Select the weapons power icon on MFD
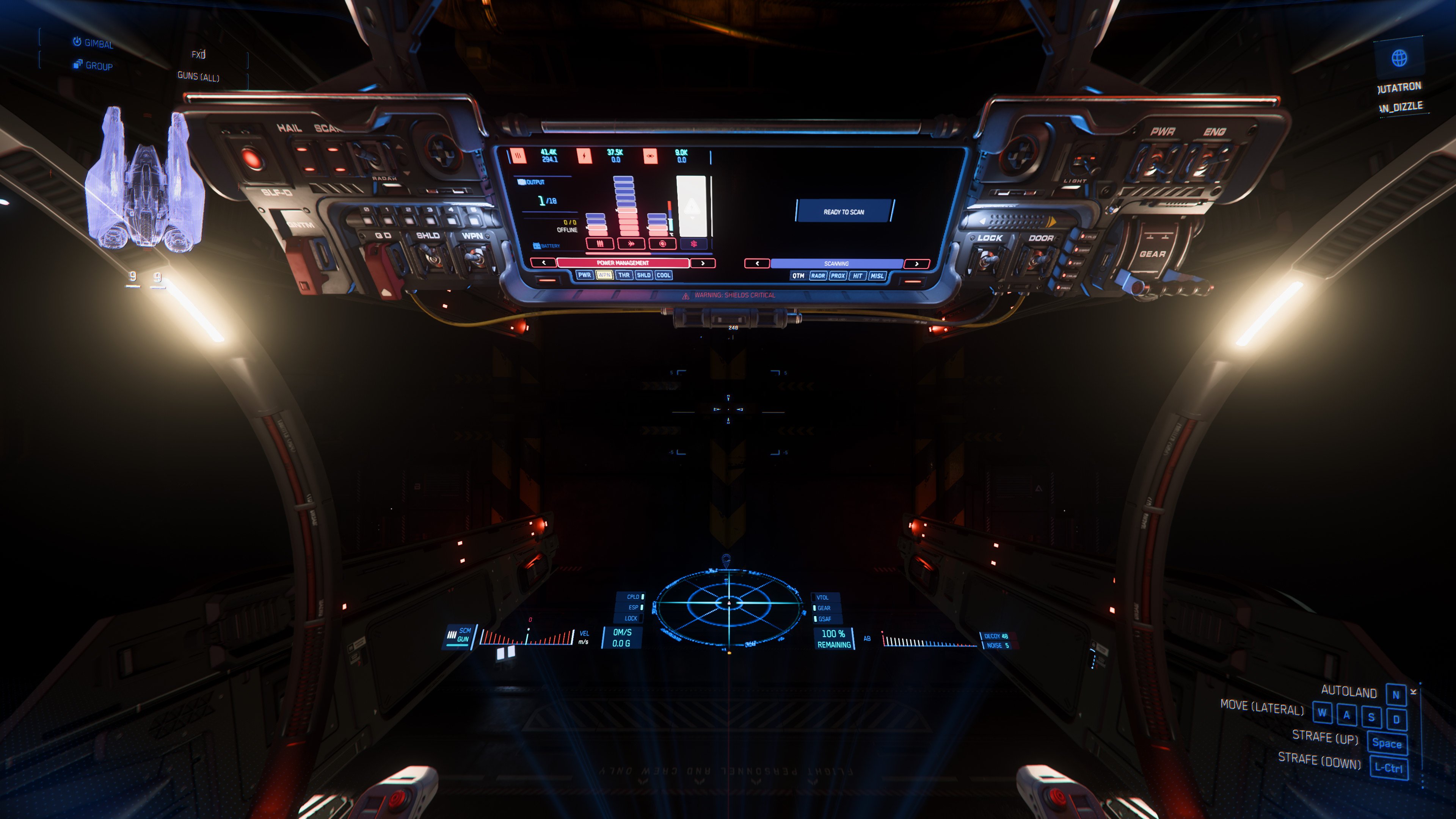 coord(600,244)
